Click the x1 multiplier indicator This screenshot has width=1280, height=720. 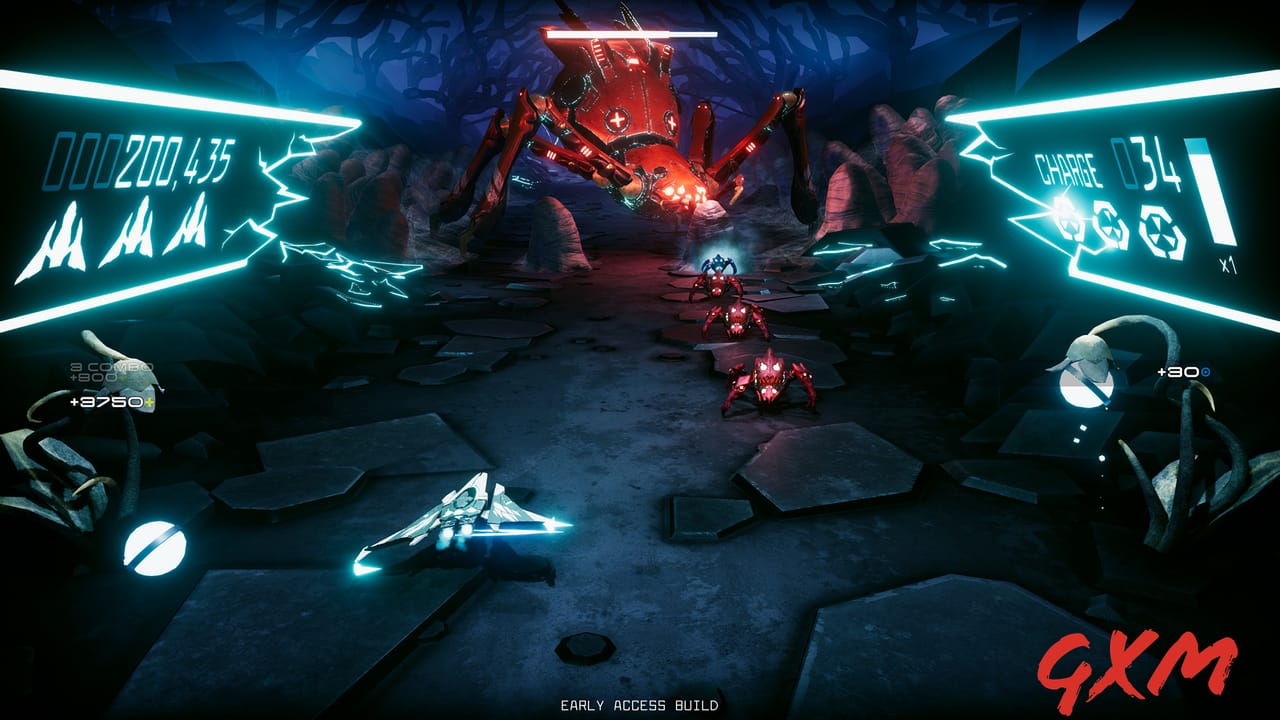pyautogui.click(x=1229, y=263)
